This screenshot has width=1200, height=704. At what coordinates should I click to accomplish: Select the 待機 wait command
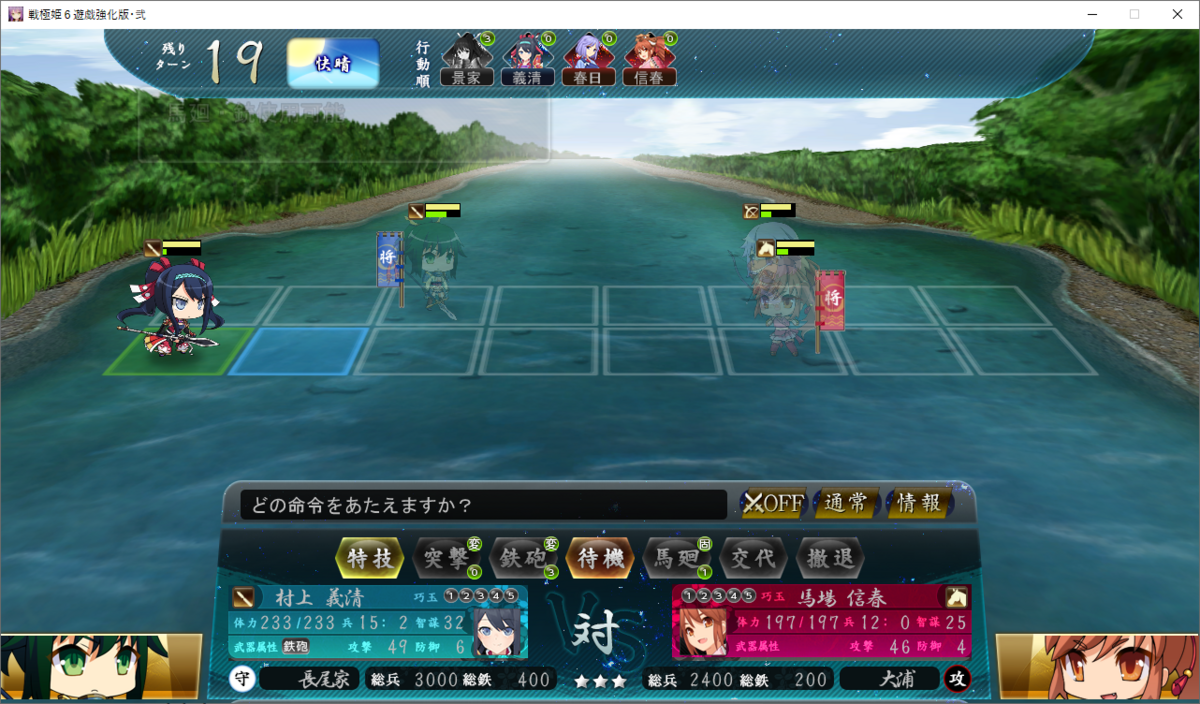(x=599, y=558)
